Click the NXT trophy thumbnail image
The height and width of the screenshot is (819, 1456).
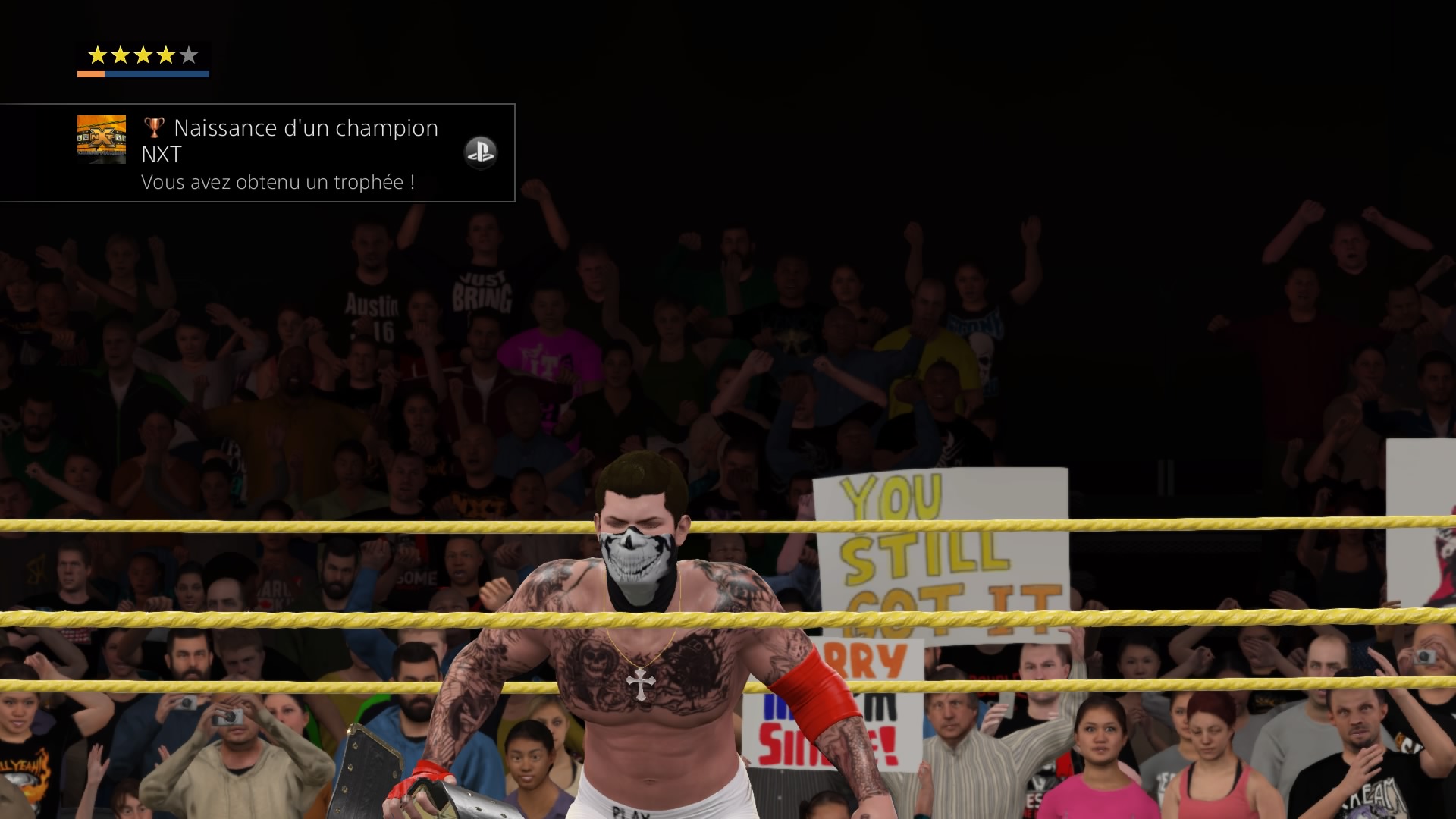(102, 139)
